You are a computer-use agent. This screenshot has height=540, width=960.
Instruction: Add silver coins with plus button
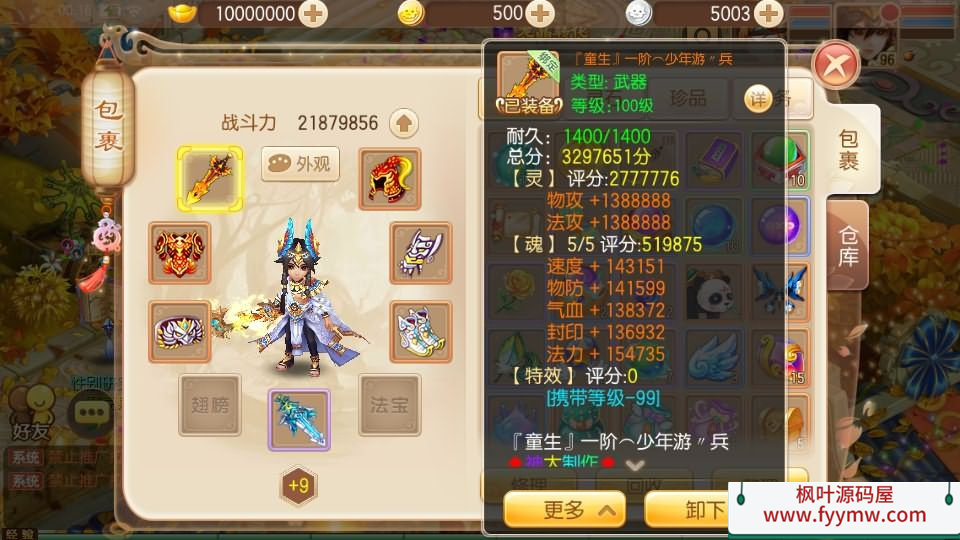click(768, 14)
